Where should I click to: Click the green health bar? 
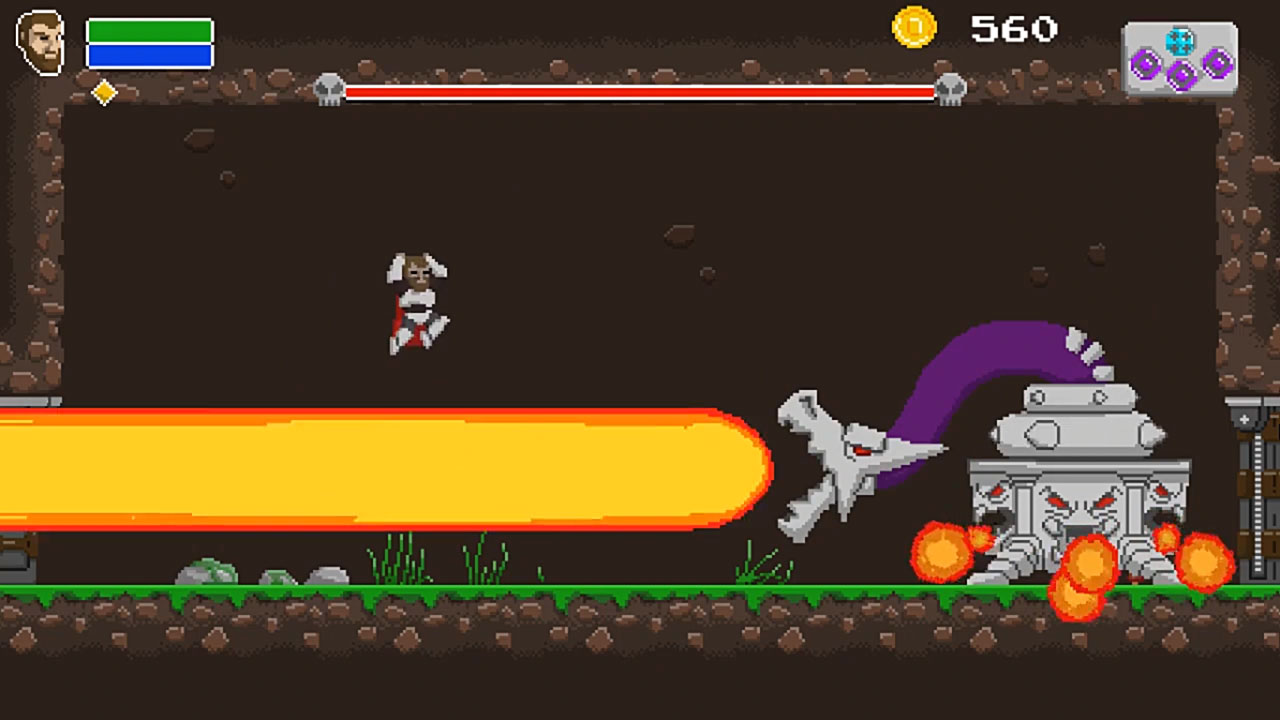tap(148, 31)
